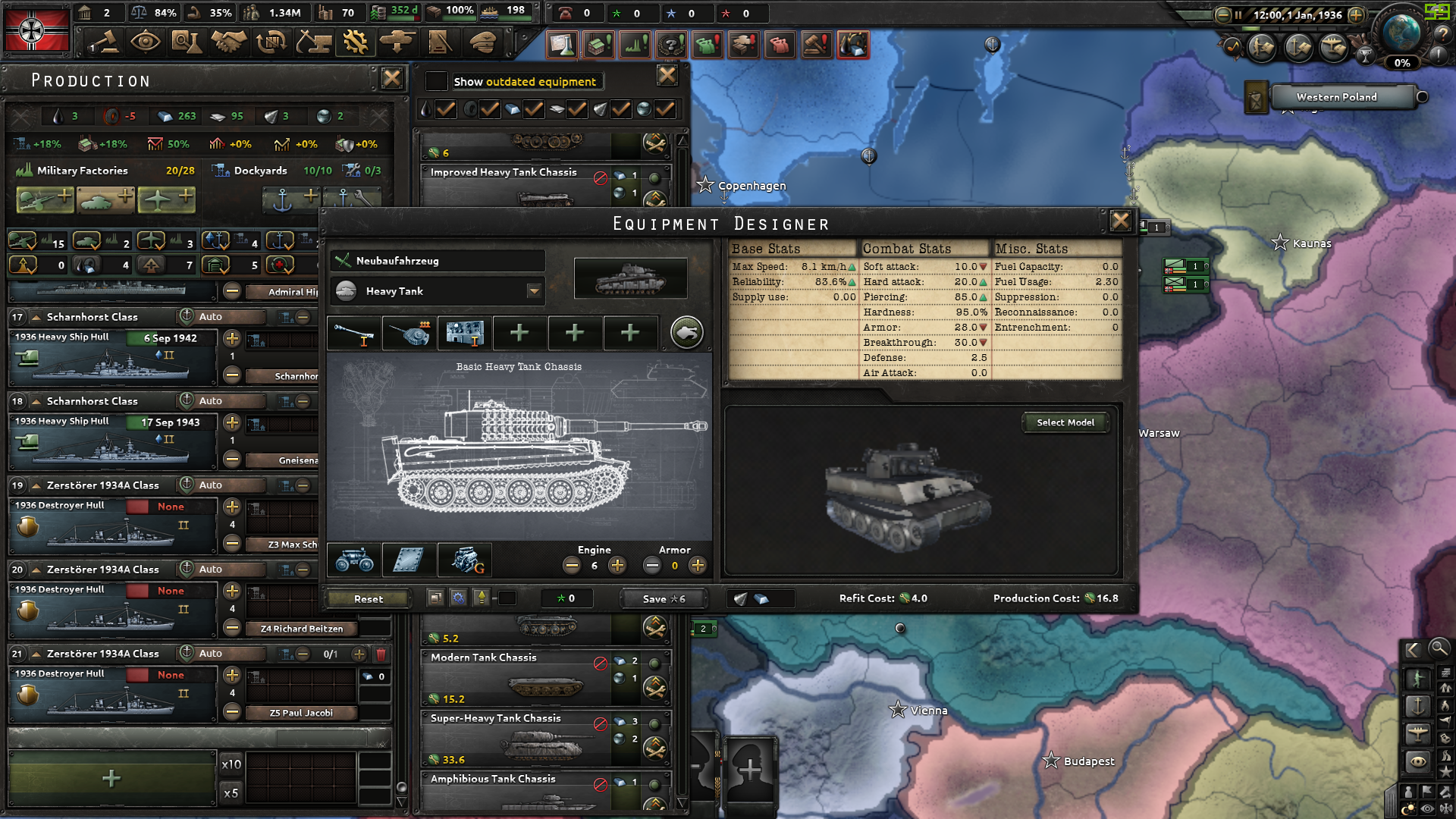This screenshot has height=819, width=1456.
Task: Open the Research menu icon
Action: [187, 42]
